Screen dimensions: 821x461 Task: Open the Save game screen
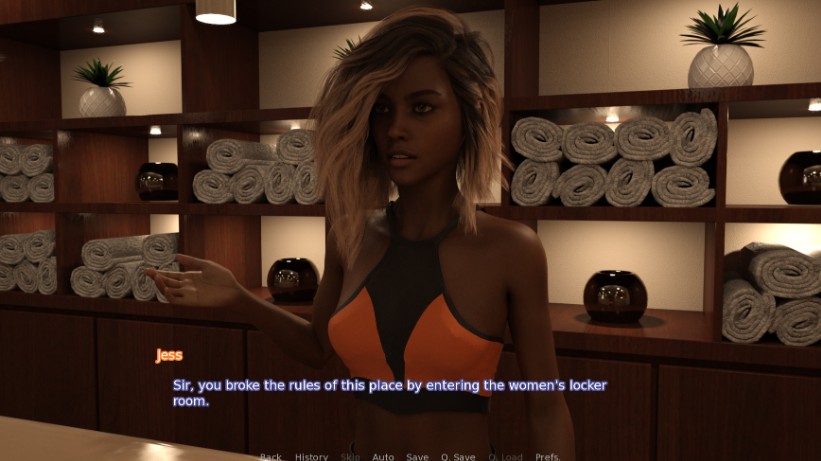(x=417, y=456)
